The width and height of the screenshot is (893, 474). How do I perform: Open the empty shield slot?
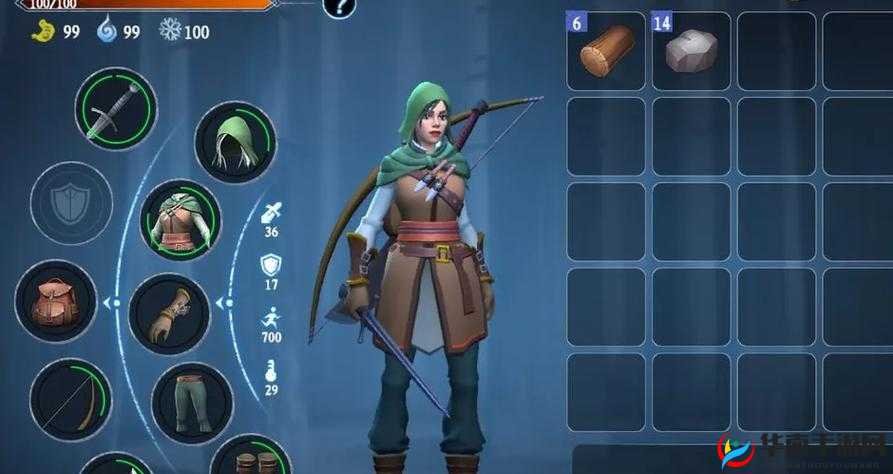pos(71,203)
